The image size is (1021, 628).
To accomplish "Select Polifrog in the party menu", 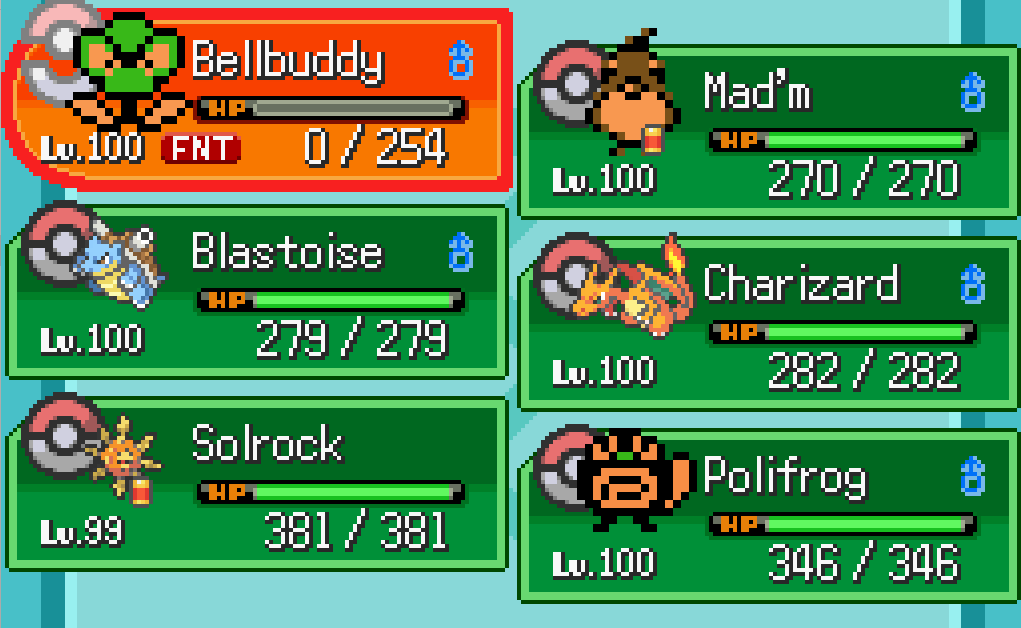I will click(768, 516).
